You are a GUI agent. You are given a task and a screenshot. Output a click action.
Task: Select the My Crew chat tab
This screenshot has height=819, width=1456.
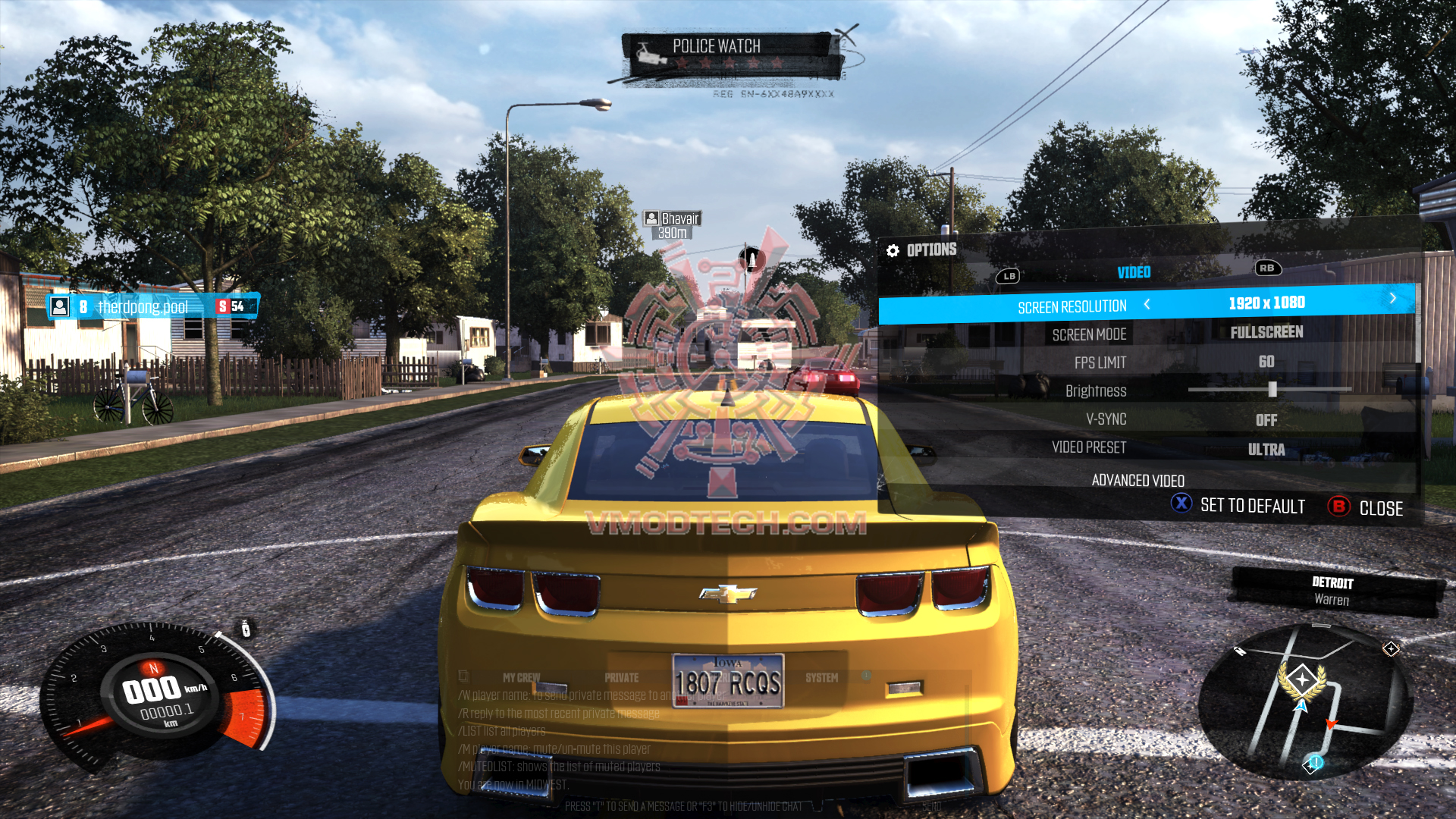point(521,678)
